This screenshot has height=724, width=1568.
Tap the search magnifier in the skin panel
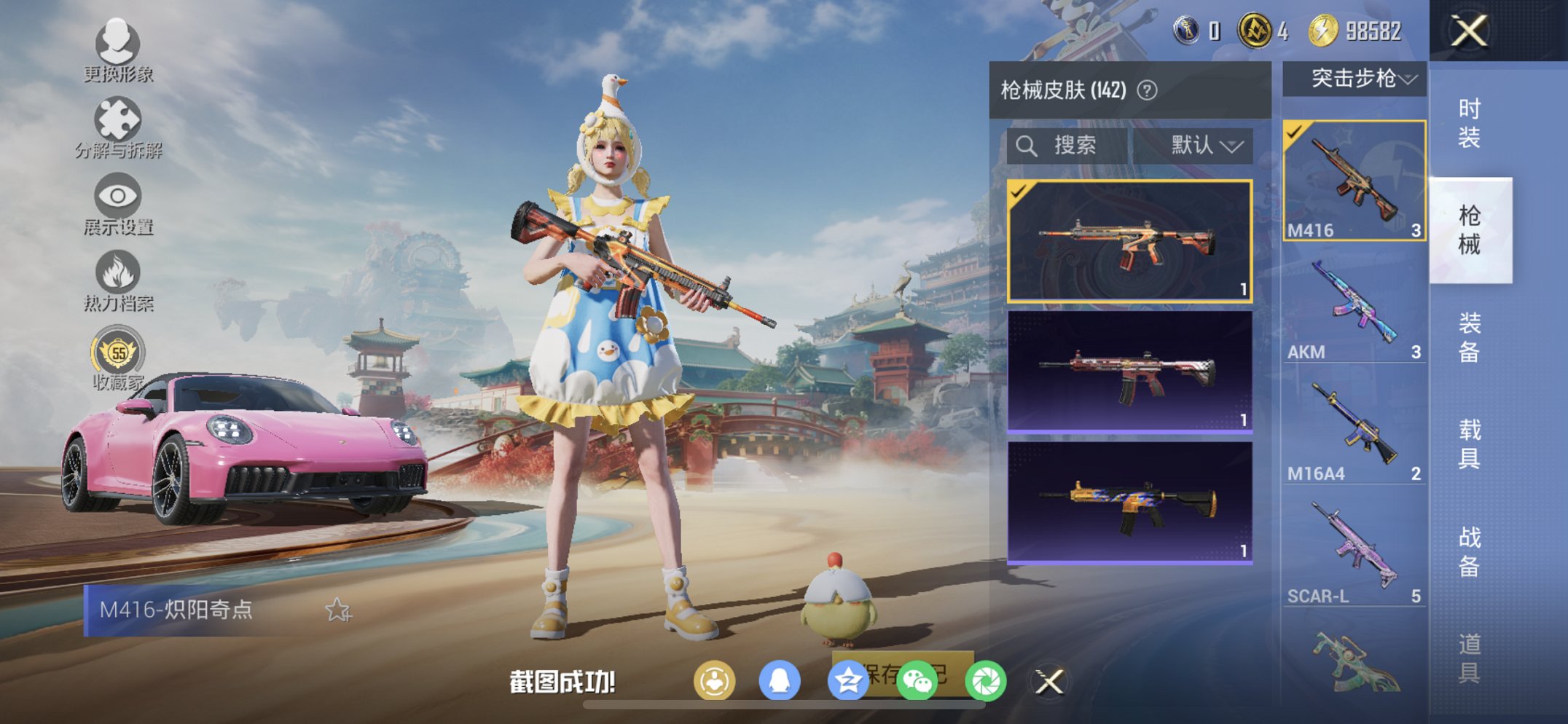[x=1027, y=145]
